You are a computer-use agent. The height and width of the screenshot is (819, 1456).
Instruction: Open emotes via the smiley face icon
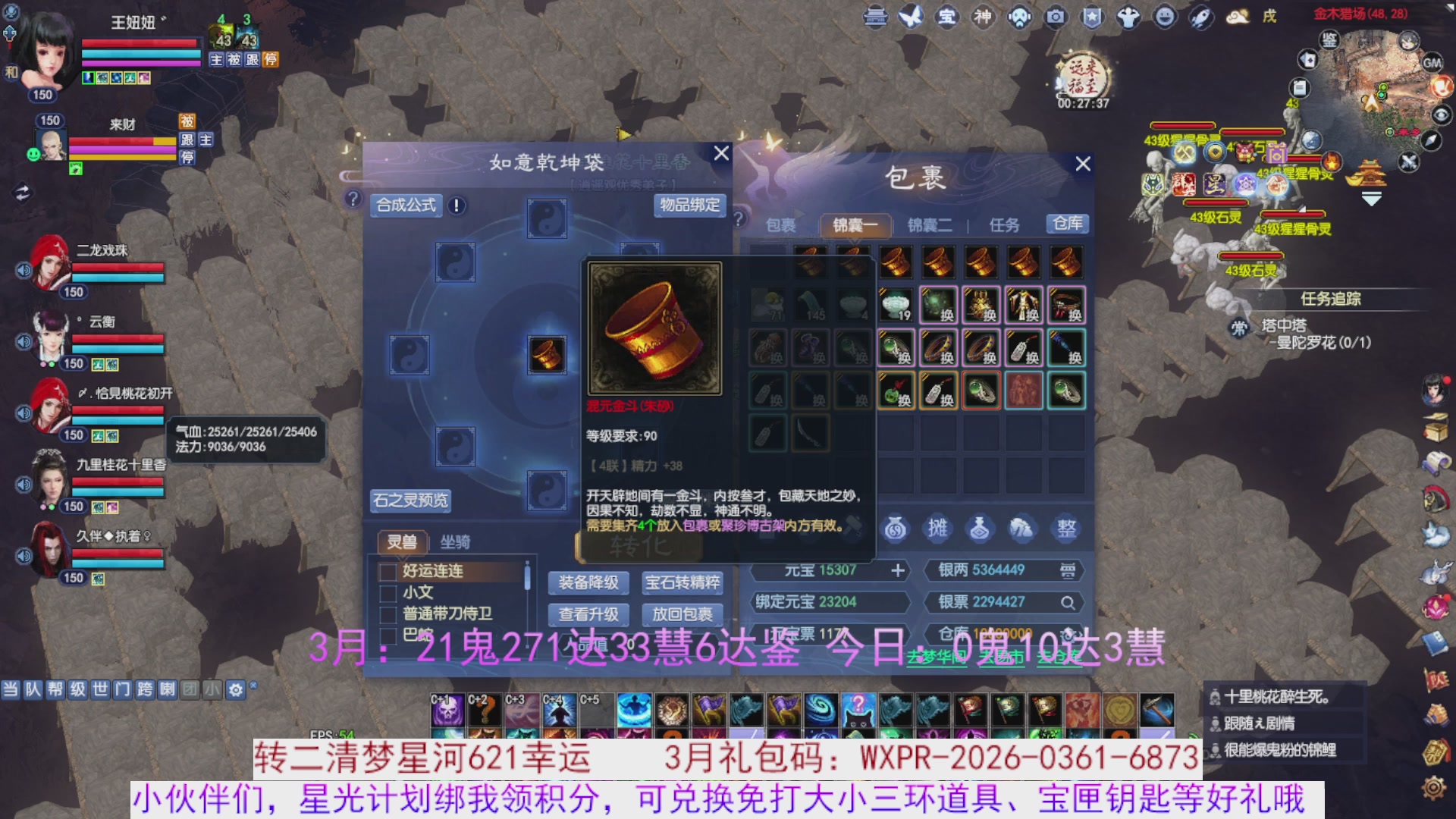1163,17
